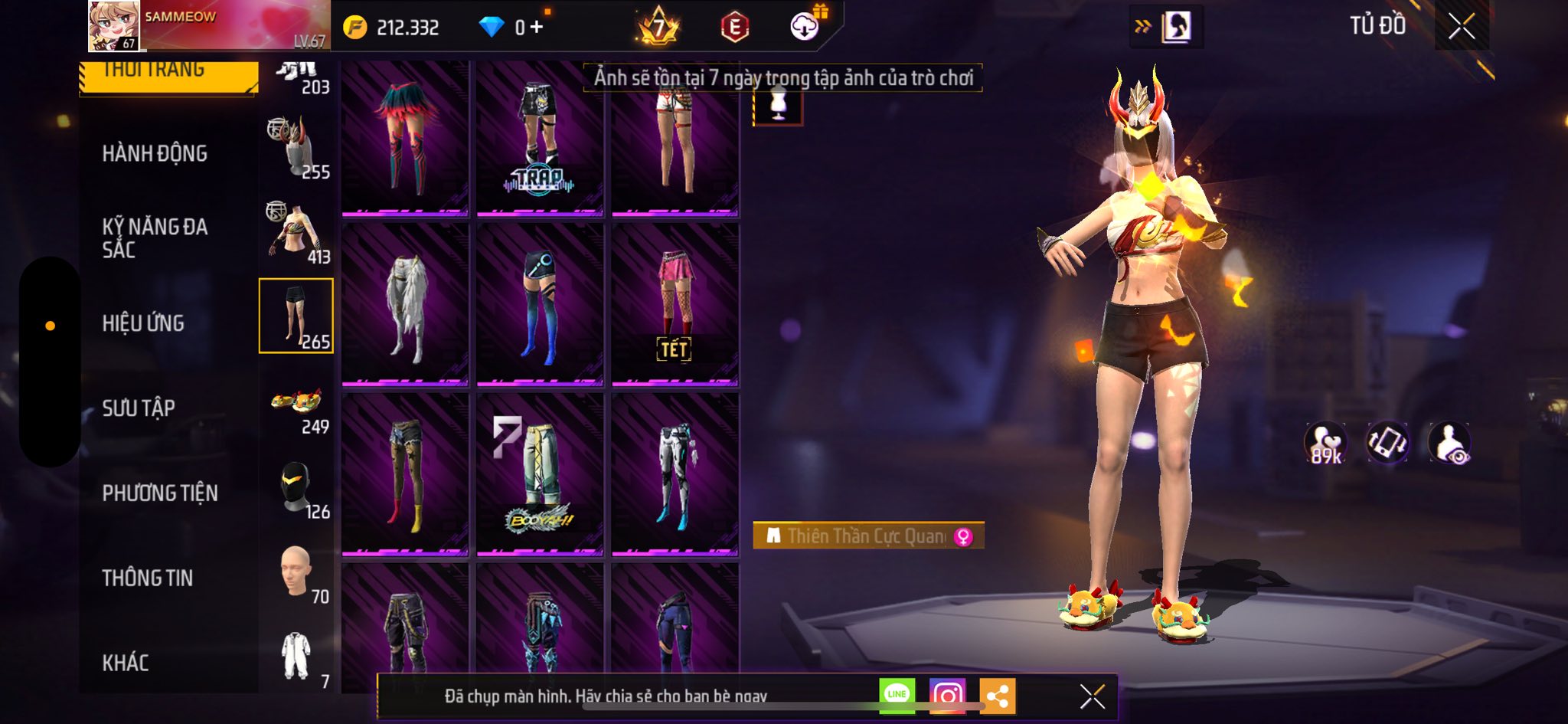
Task: Add diamonds with the plus button
Action: (x=536, y=28)
